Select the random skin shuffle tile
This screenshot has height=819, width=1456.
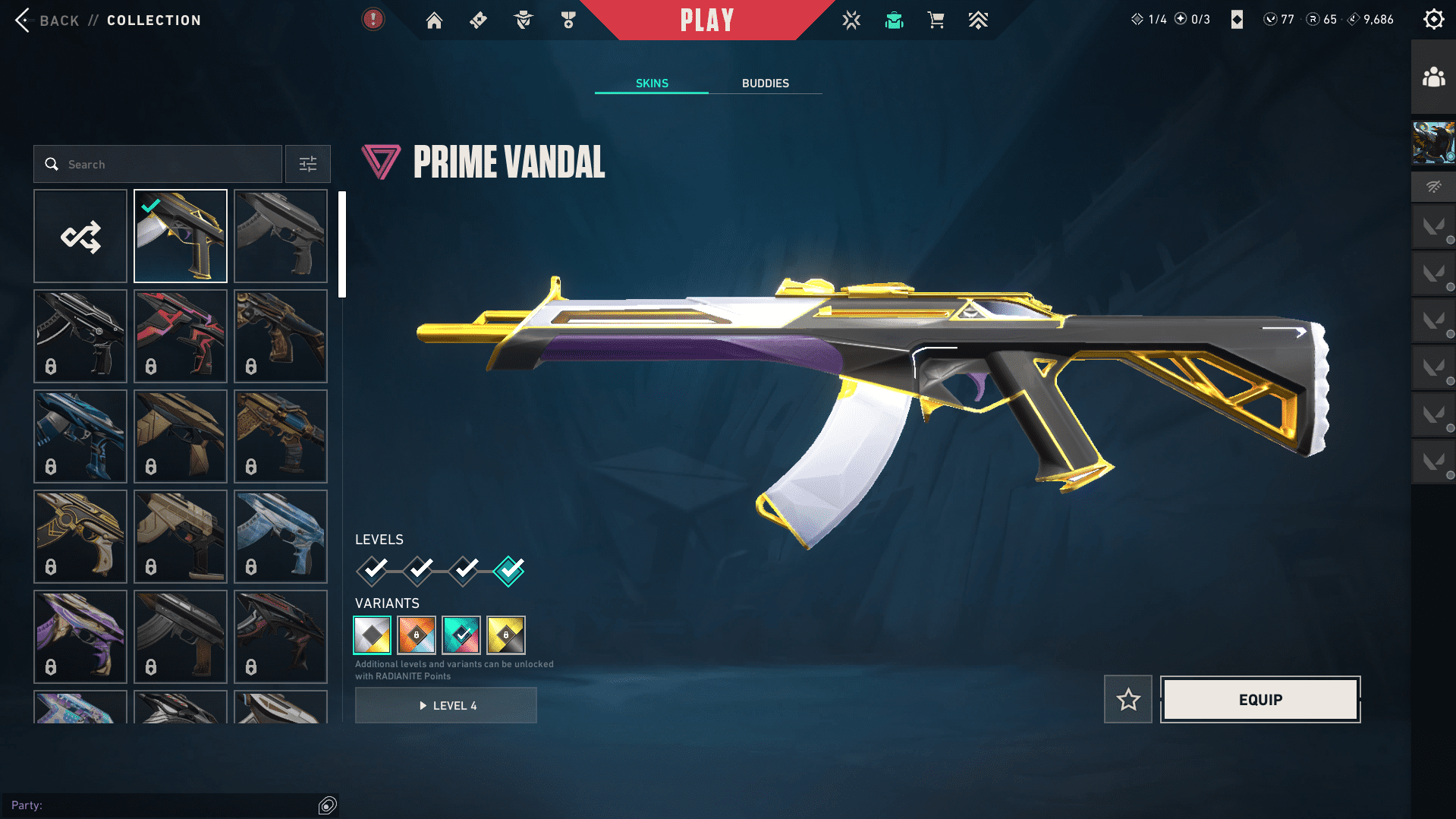(80, 236)
